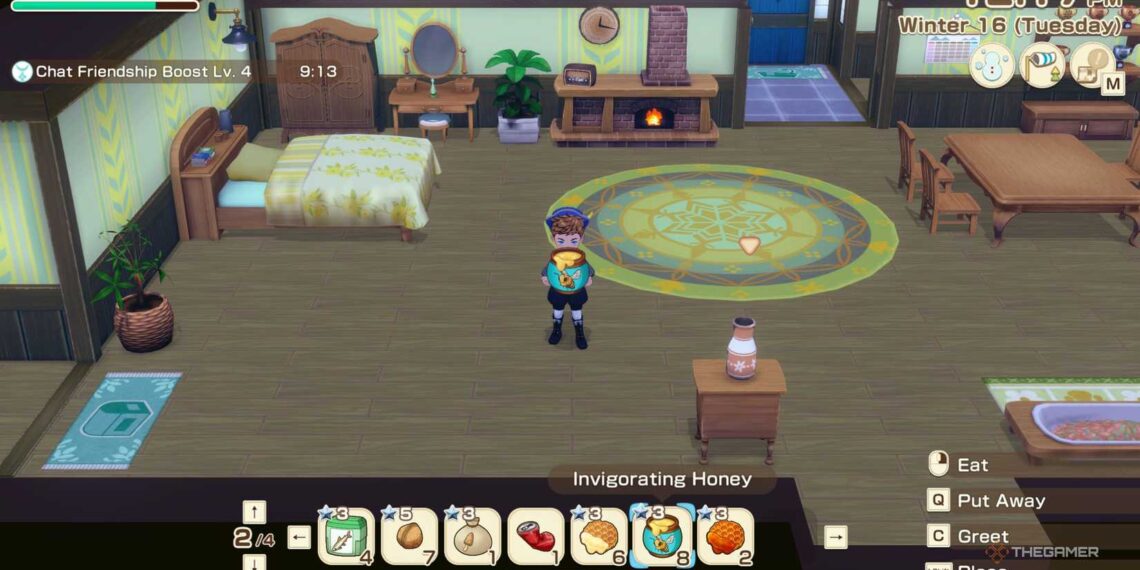This screenshot has width=1140, height=570.
Task: Go to the previous hotbar page with the up arrow
Action: tap(255, 512)
